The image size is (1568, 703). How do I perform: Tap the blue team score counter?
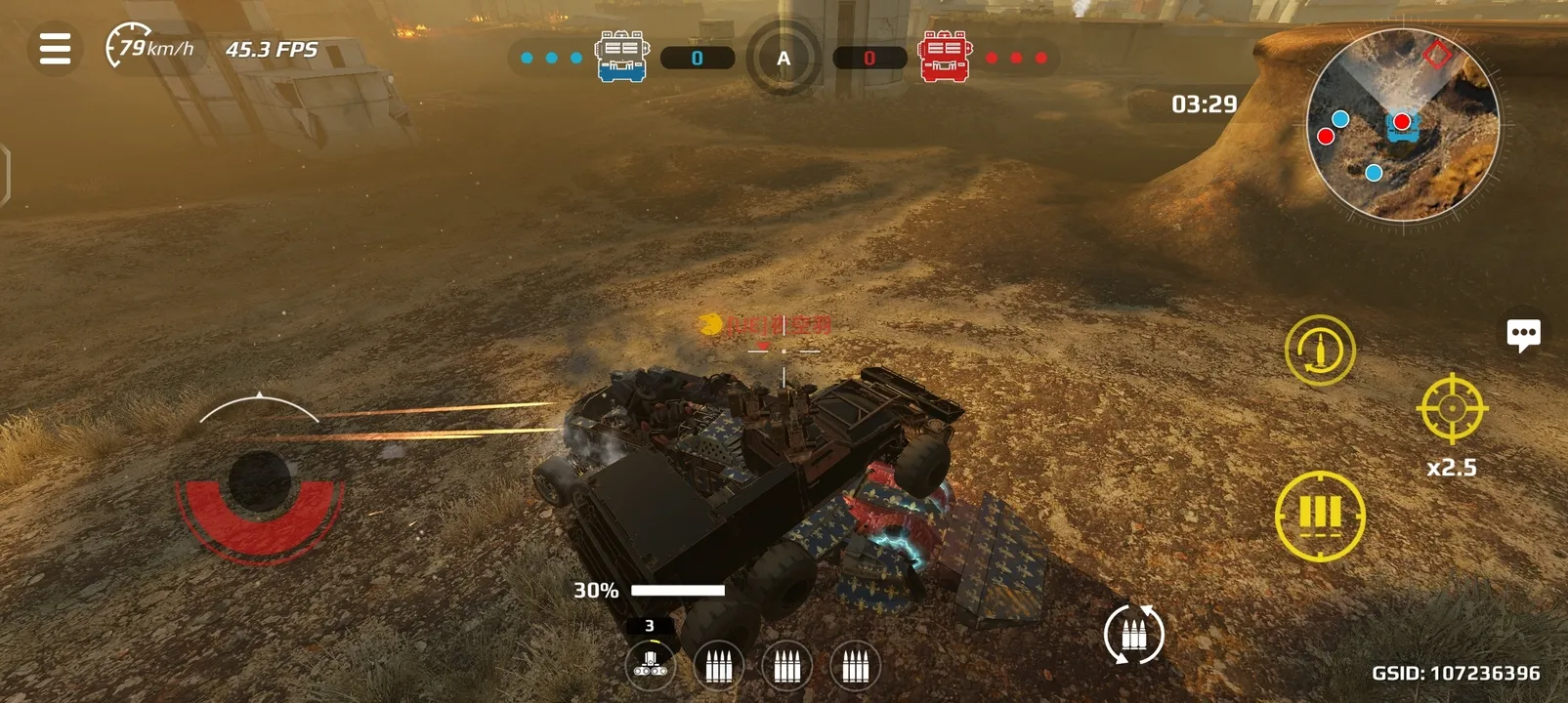[x=698, y=57]
